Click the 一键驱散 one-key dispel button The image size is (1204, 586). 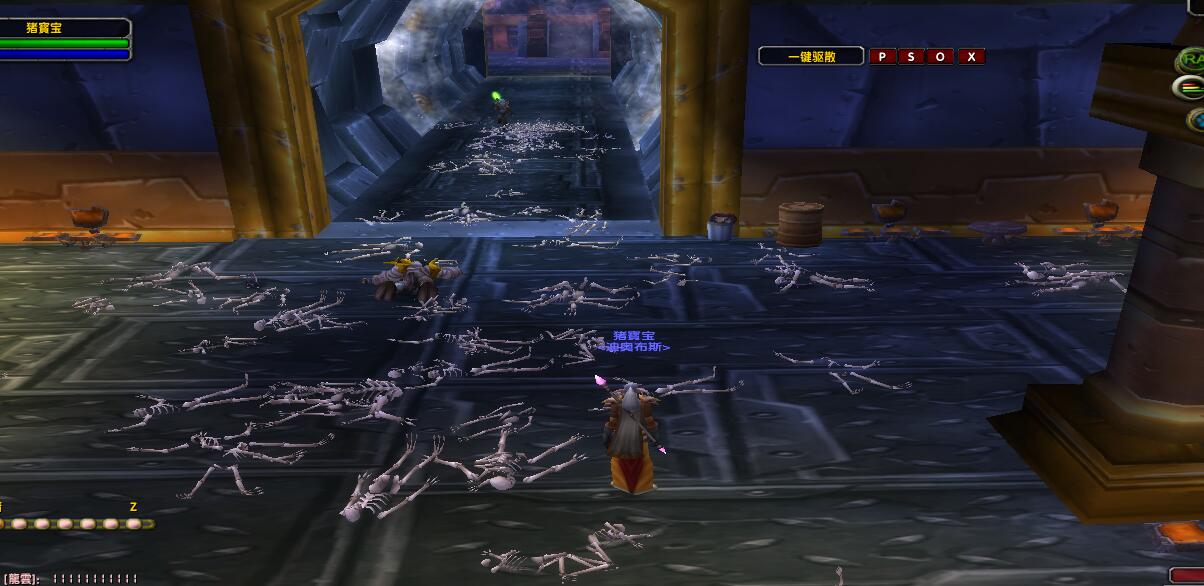coord(811,57)
